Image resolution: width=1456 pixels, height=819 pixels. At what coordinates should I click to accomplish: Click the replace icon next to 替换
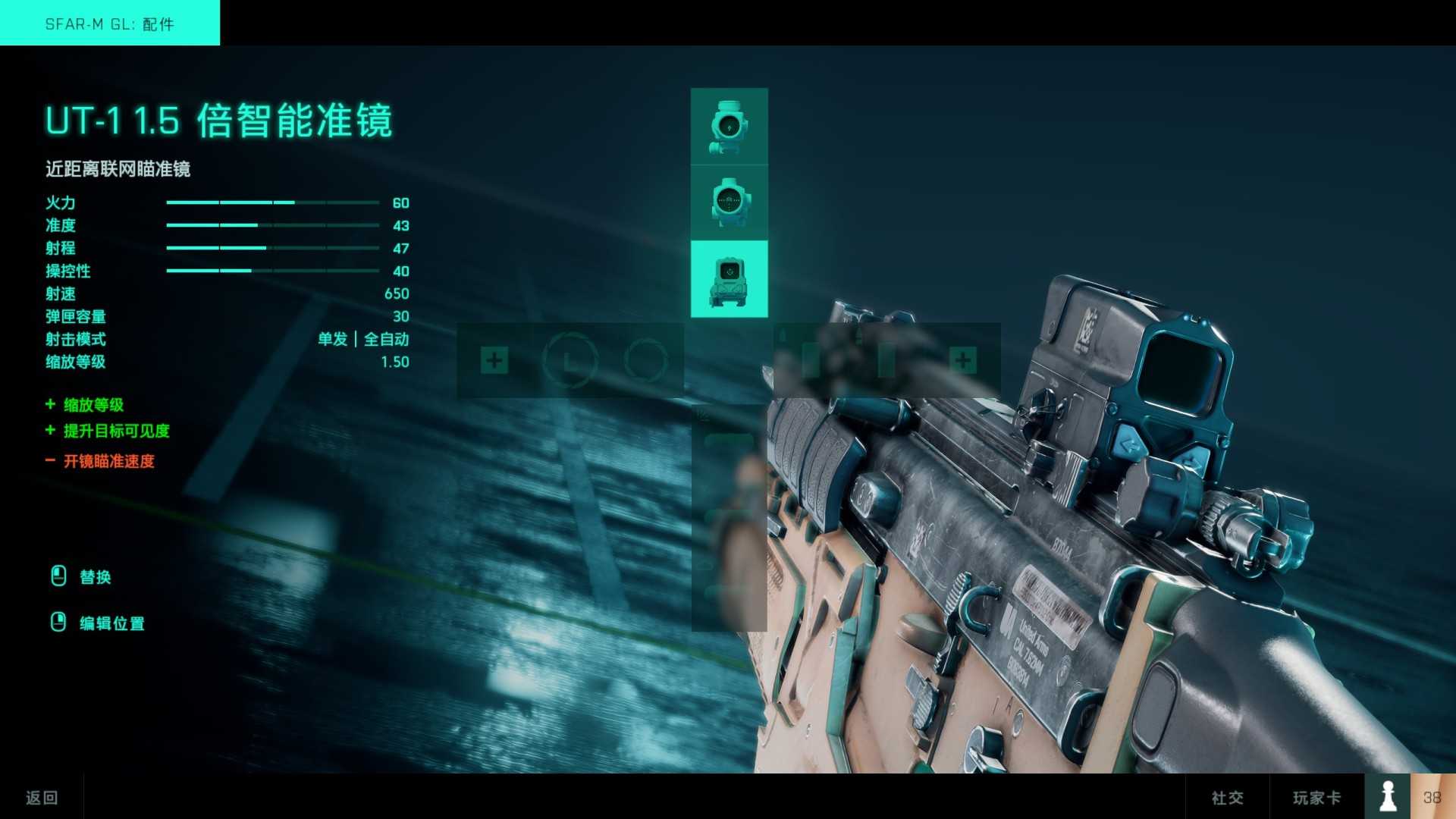57,576
